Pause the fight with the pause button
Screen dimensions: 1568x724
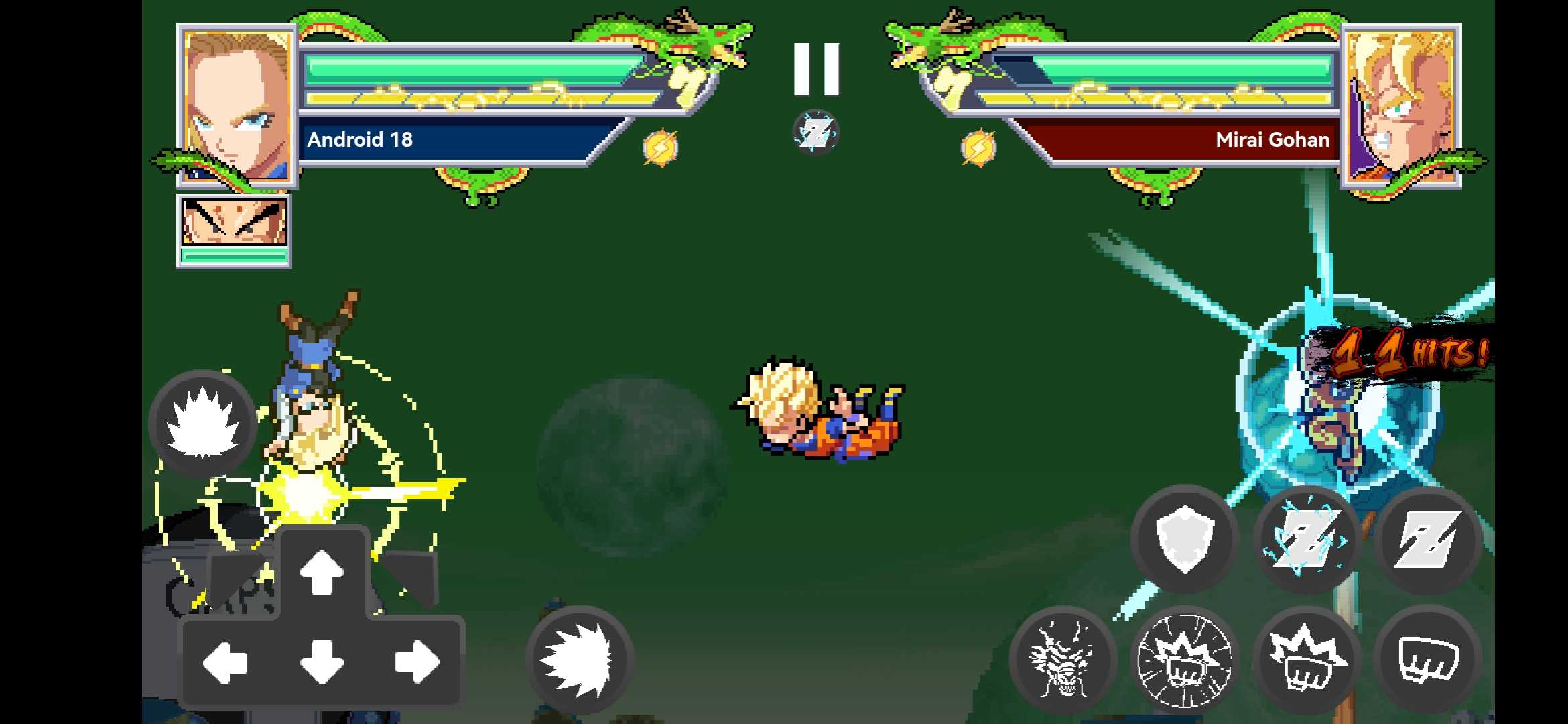coord(815,69)
